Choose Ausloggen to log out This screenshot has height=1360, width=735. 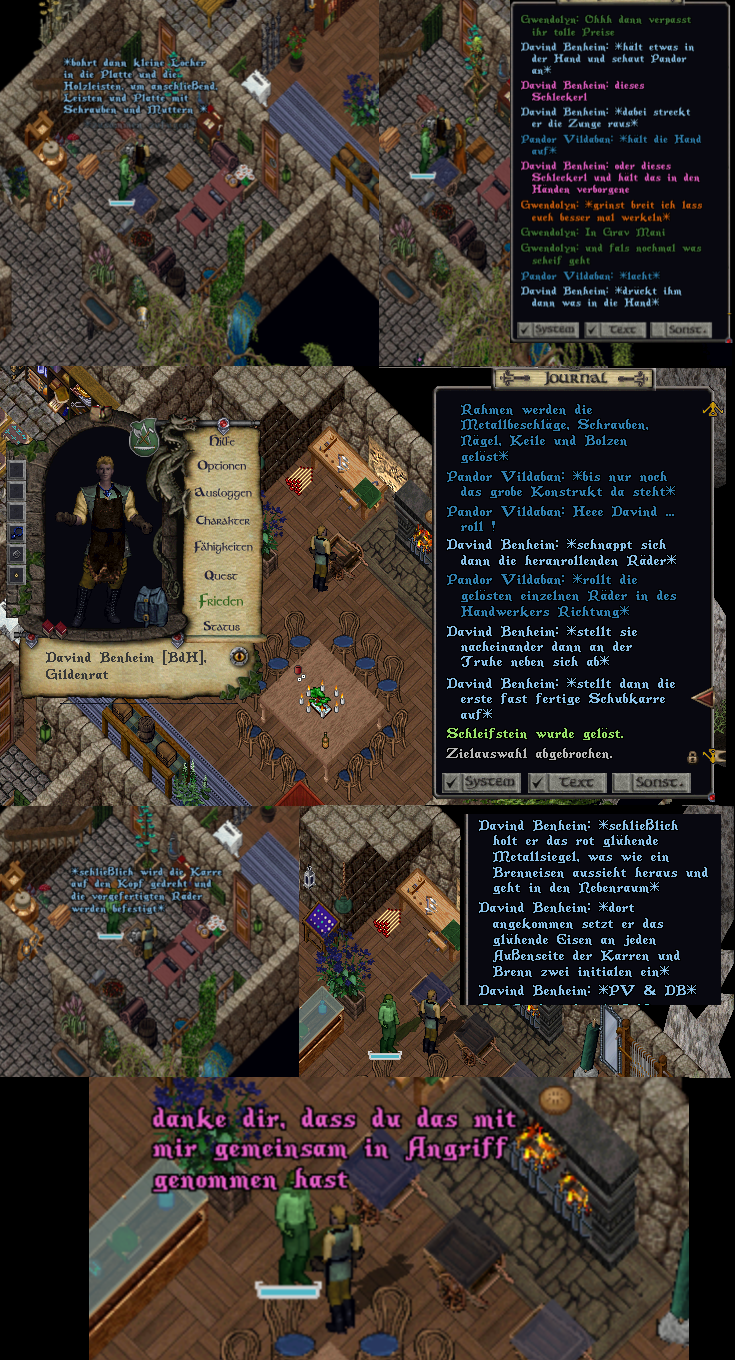[x=221, y=493]
